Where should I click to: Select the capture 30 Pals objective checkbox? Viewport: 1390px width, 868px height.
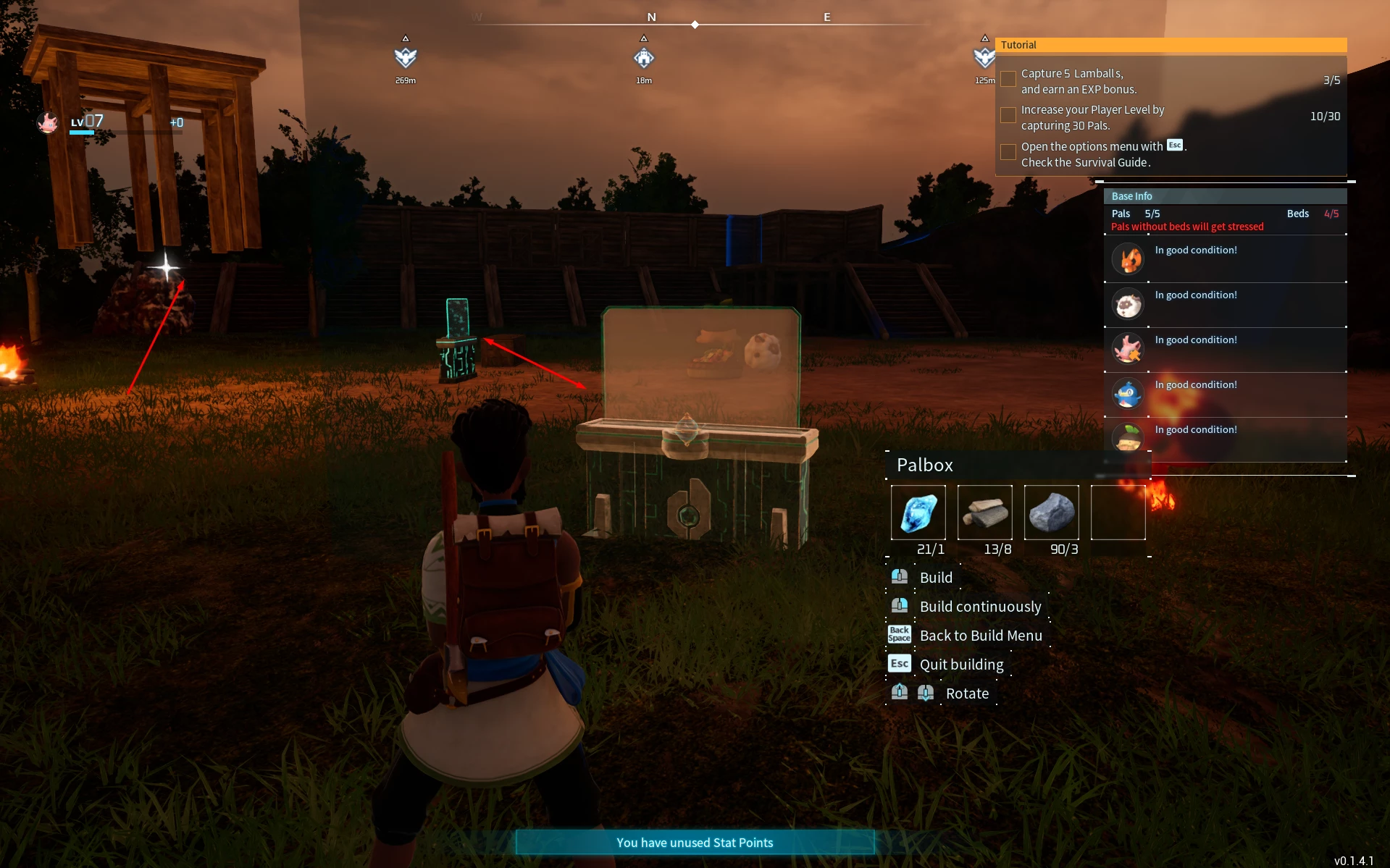click(1008, 115)
